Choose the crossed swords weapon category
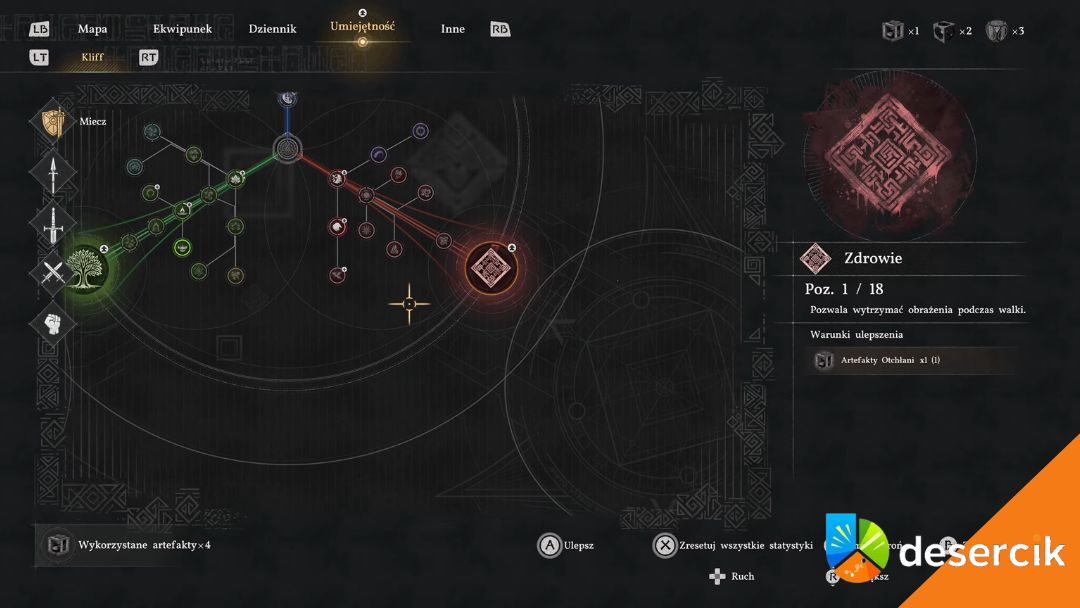1080x608 pixels. click(53, 272)
